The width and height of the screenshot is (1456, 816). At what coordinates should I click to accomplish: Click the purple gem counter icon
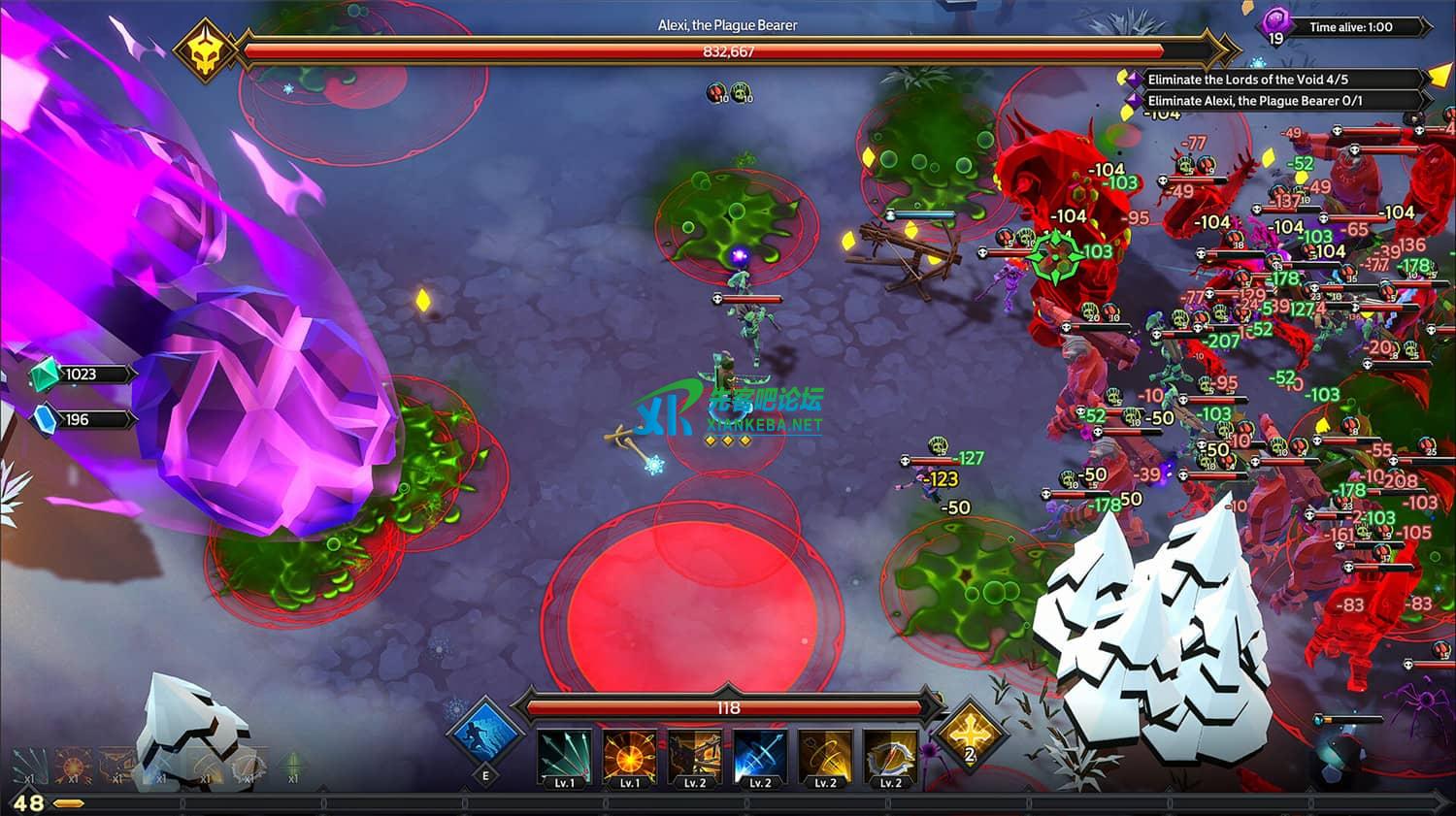1275,25
